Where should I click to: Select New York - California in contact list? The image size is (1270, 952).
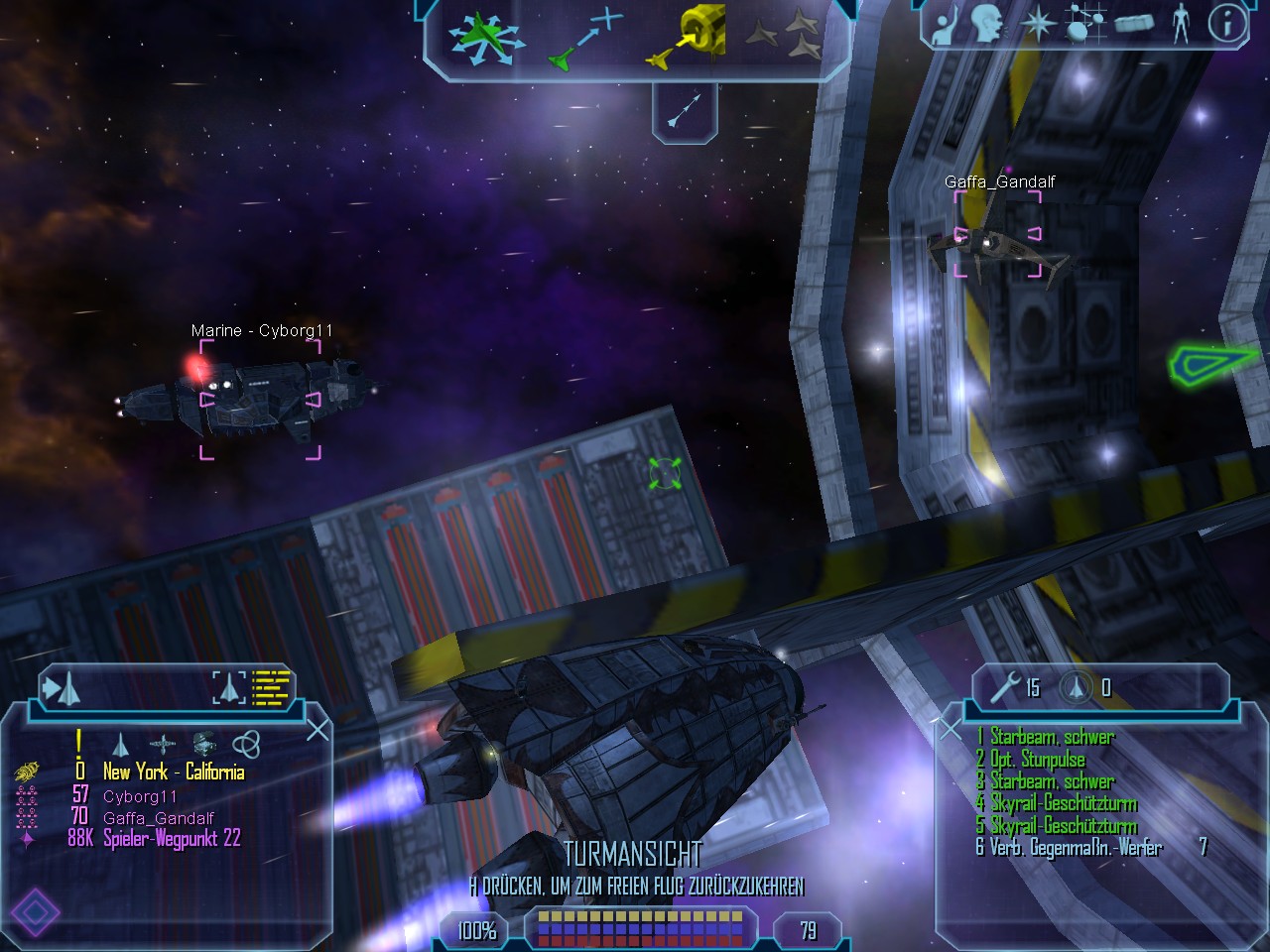coord(174,773)
